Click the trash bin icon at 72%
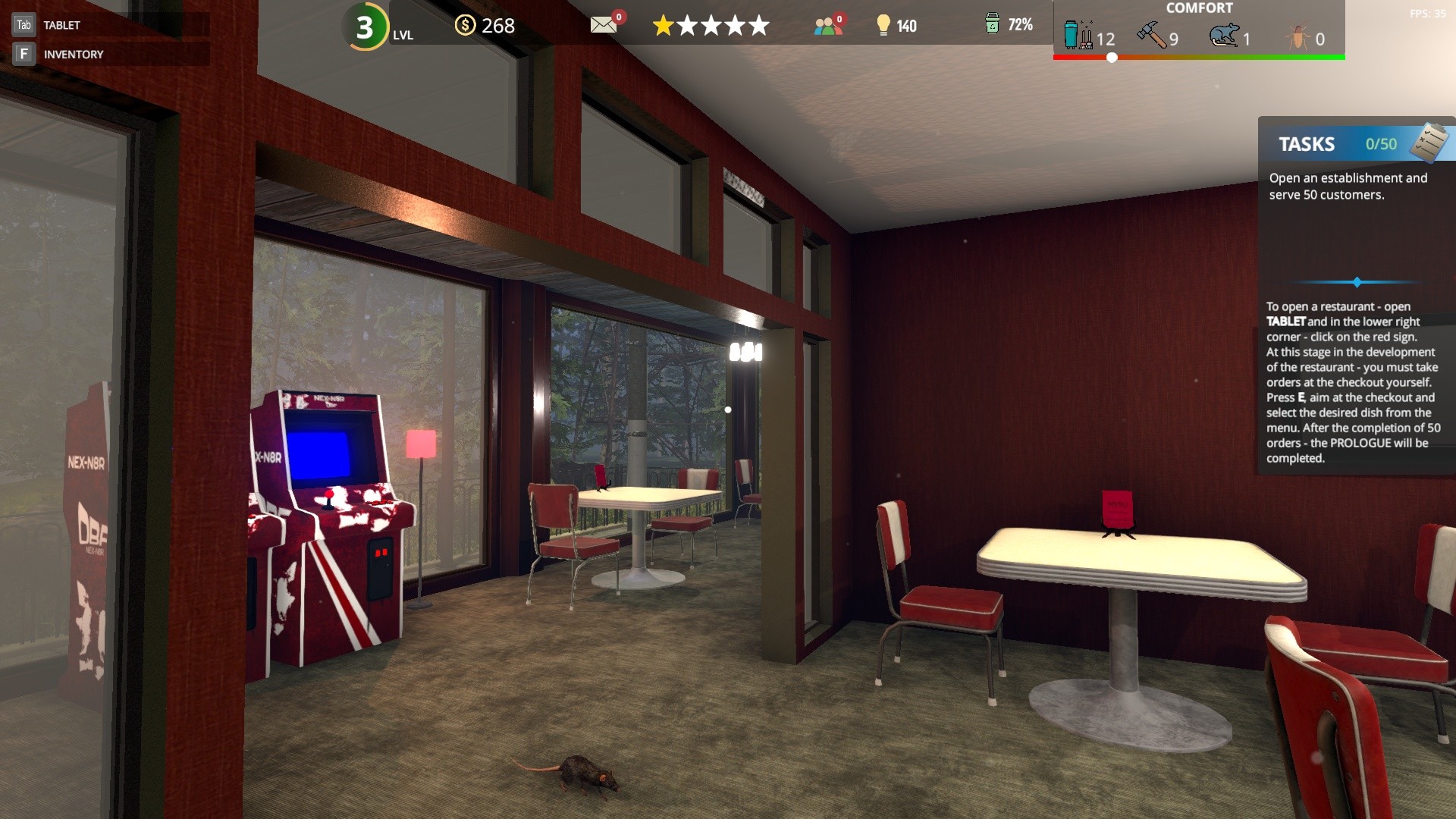 [992, 25]
